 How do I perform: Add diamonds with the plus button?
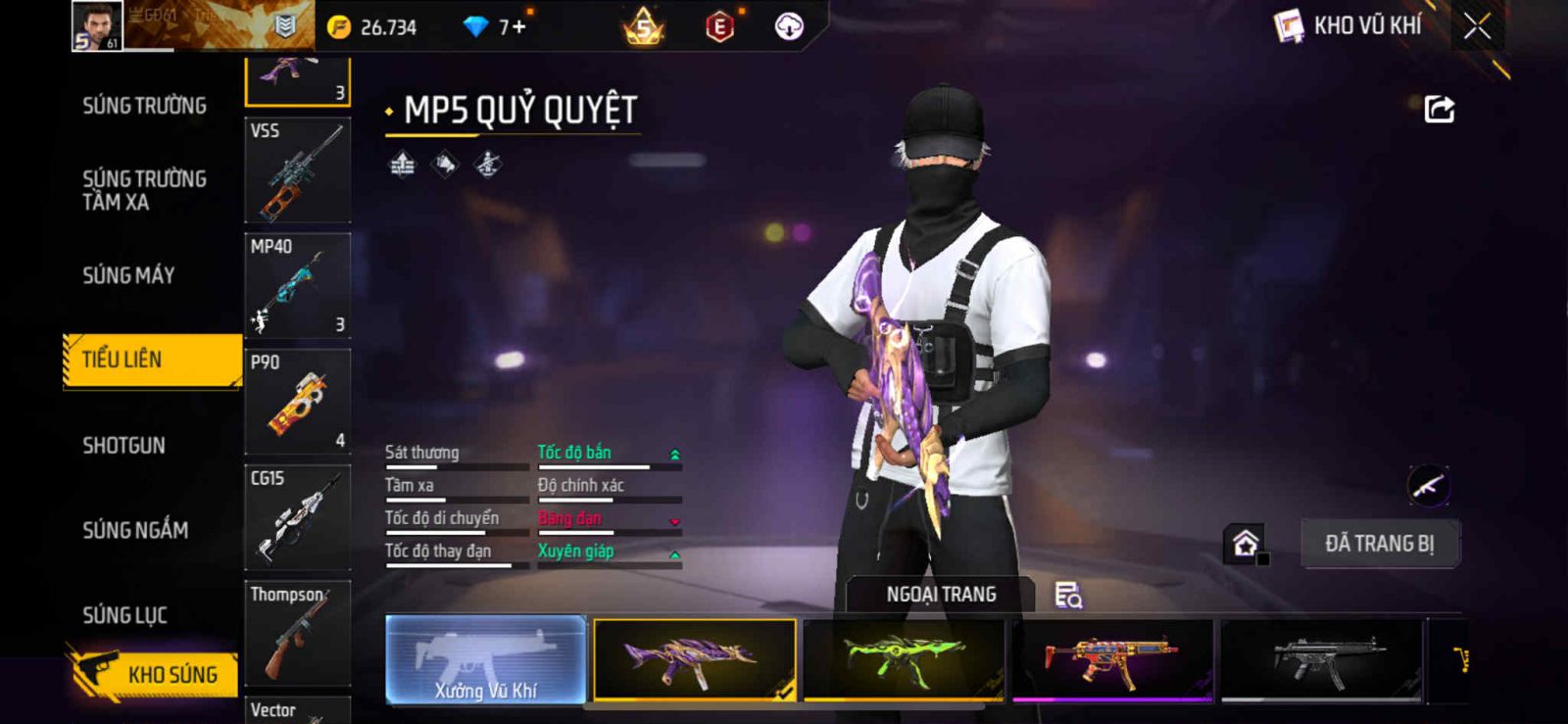point(518,26)
